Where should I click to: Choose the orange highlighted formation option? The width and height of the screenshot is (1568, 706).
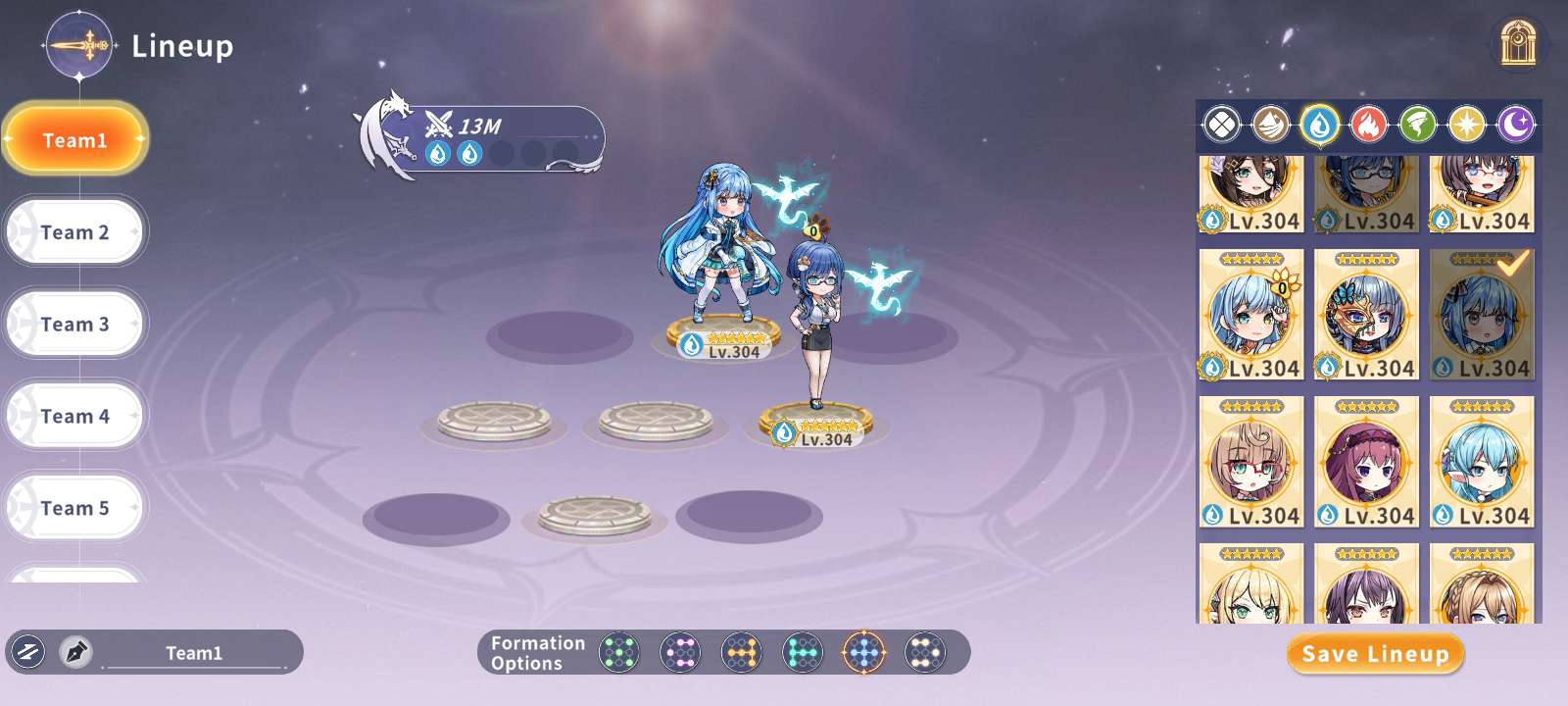click(863, 652)
